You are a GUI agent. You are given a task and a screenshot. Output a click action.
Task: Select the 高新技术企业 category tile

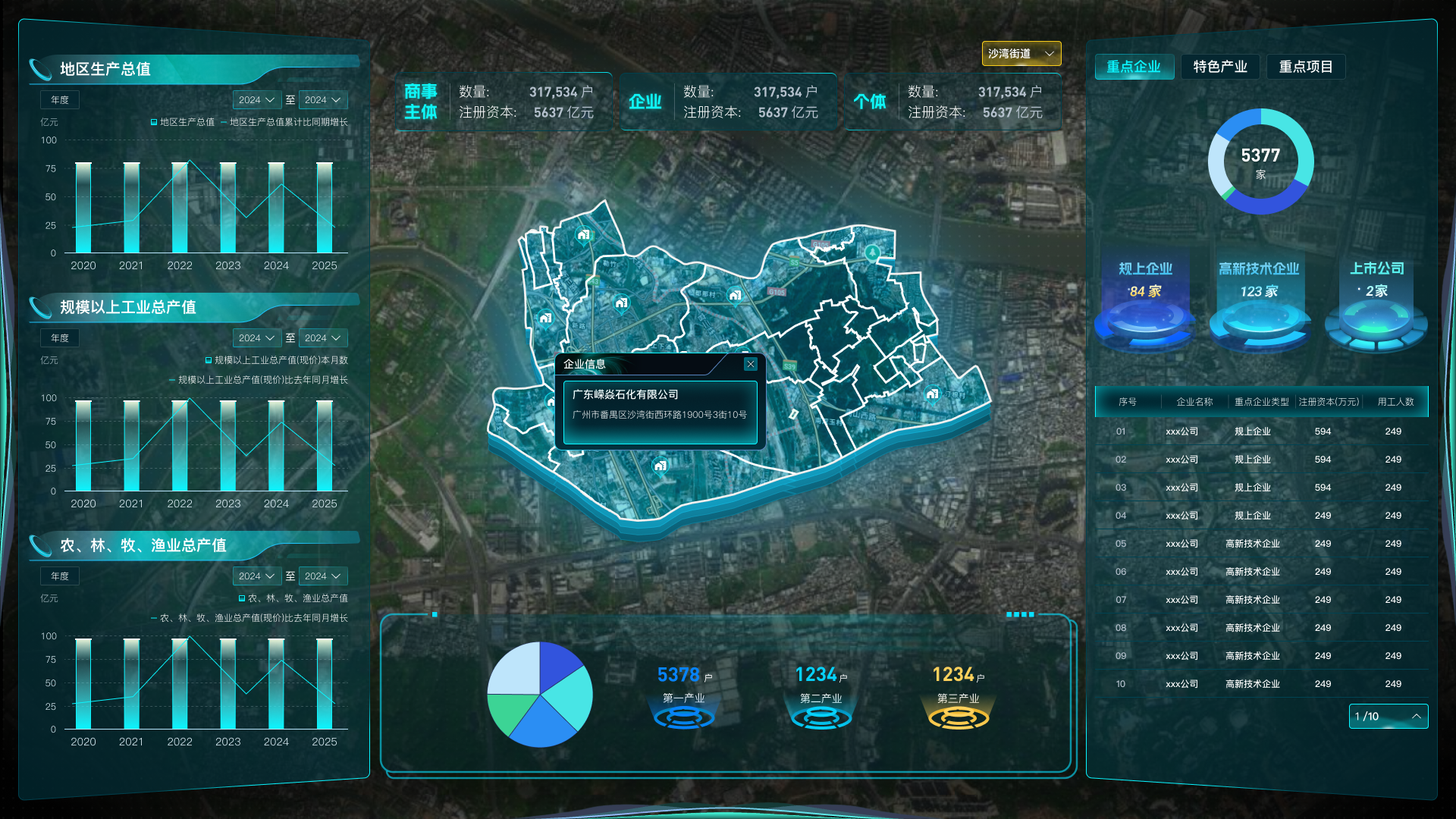pos(1259,303)
